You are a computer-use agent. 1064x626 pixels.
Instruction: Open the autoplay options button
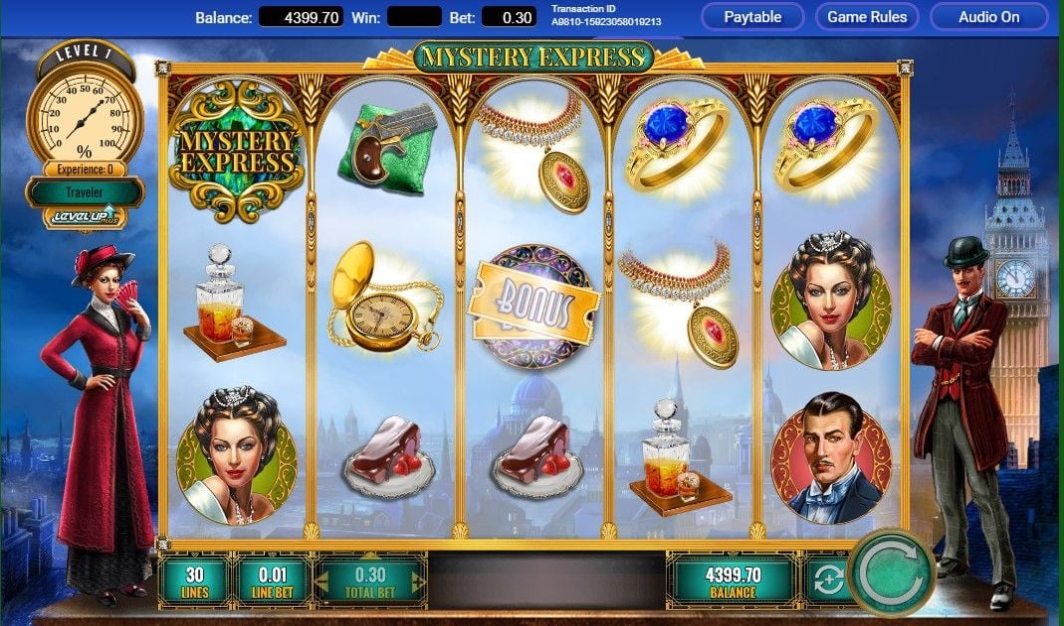tap(828, 579)
